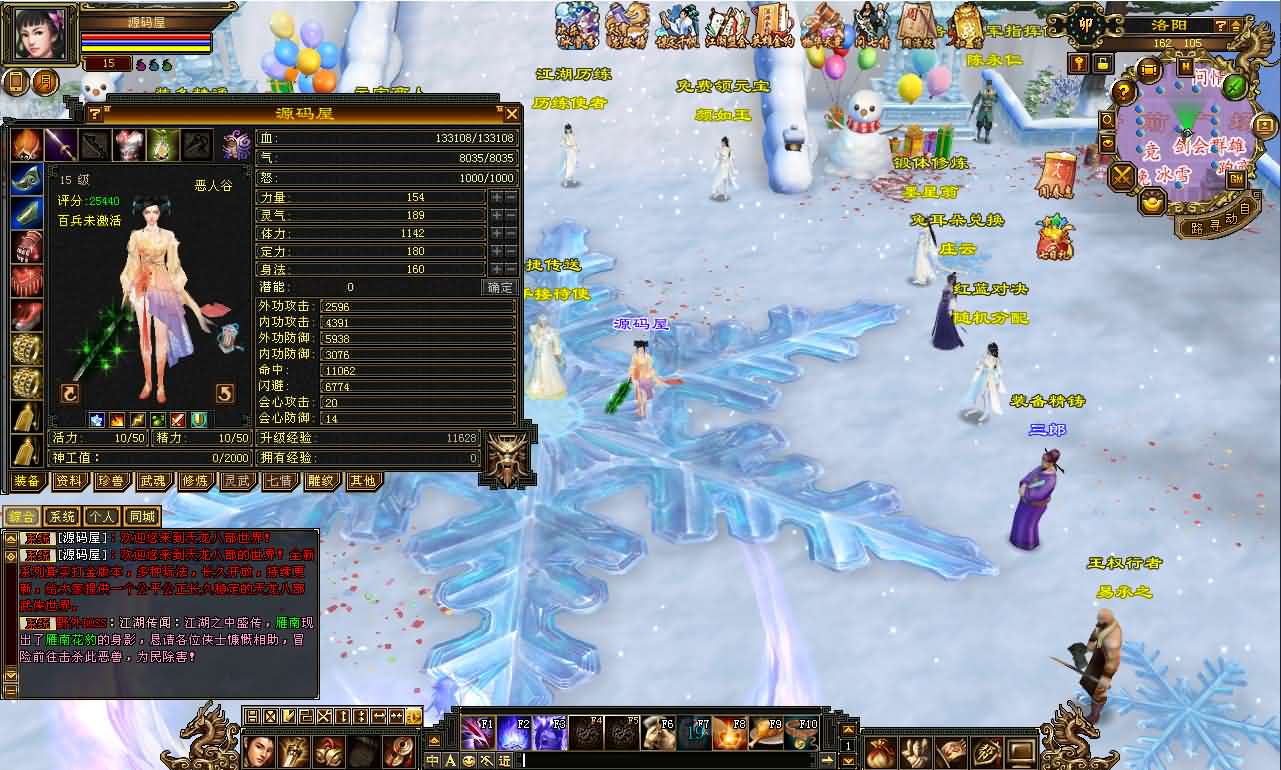Switch chat to the 同城 tab
Viewport: 1281px width, 770px height.
point(142,517)
